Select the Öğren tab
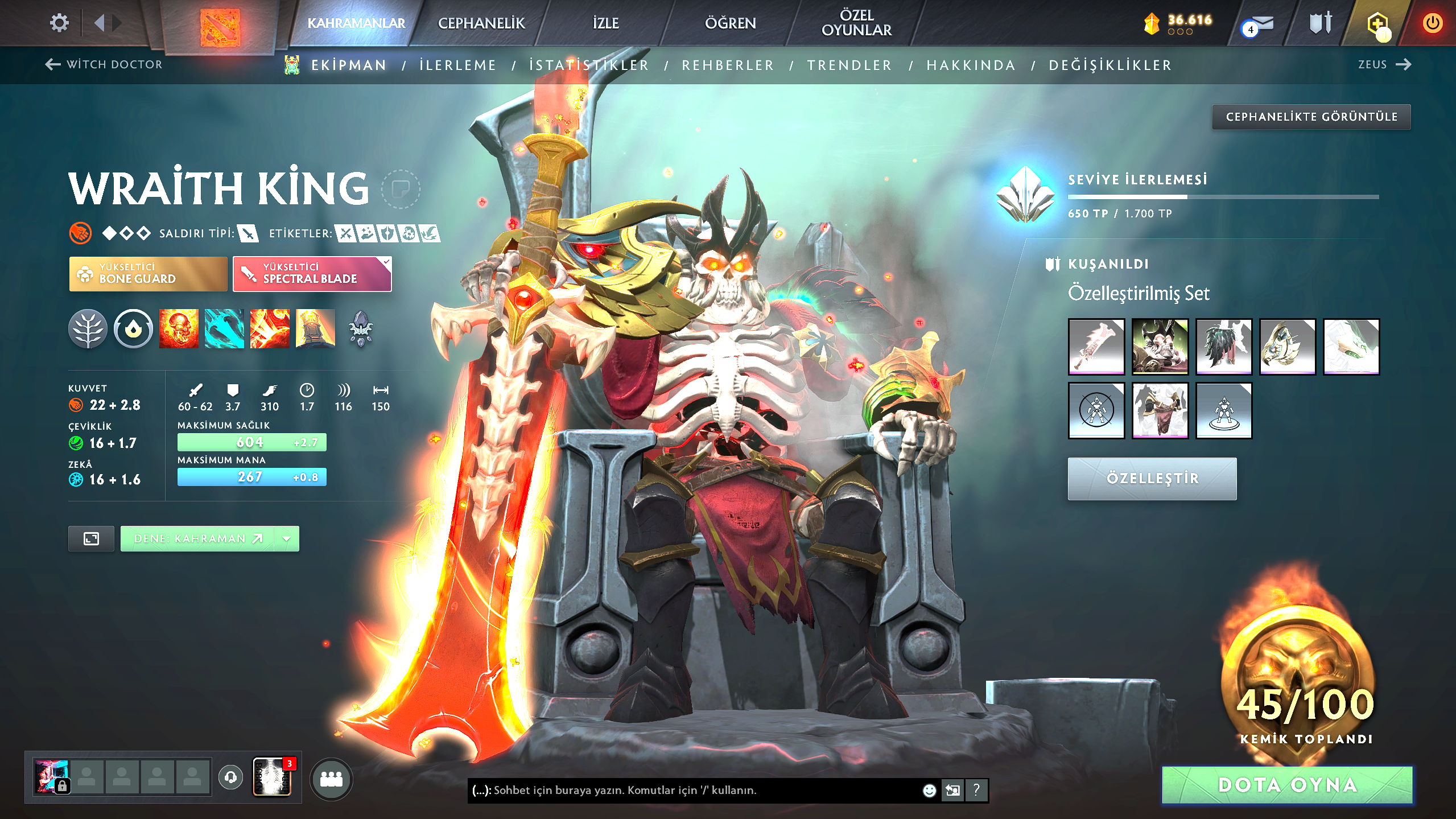1456x819 pixels. pos(730,23)
